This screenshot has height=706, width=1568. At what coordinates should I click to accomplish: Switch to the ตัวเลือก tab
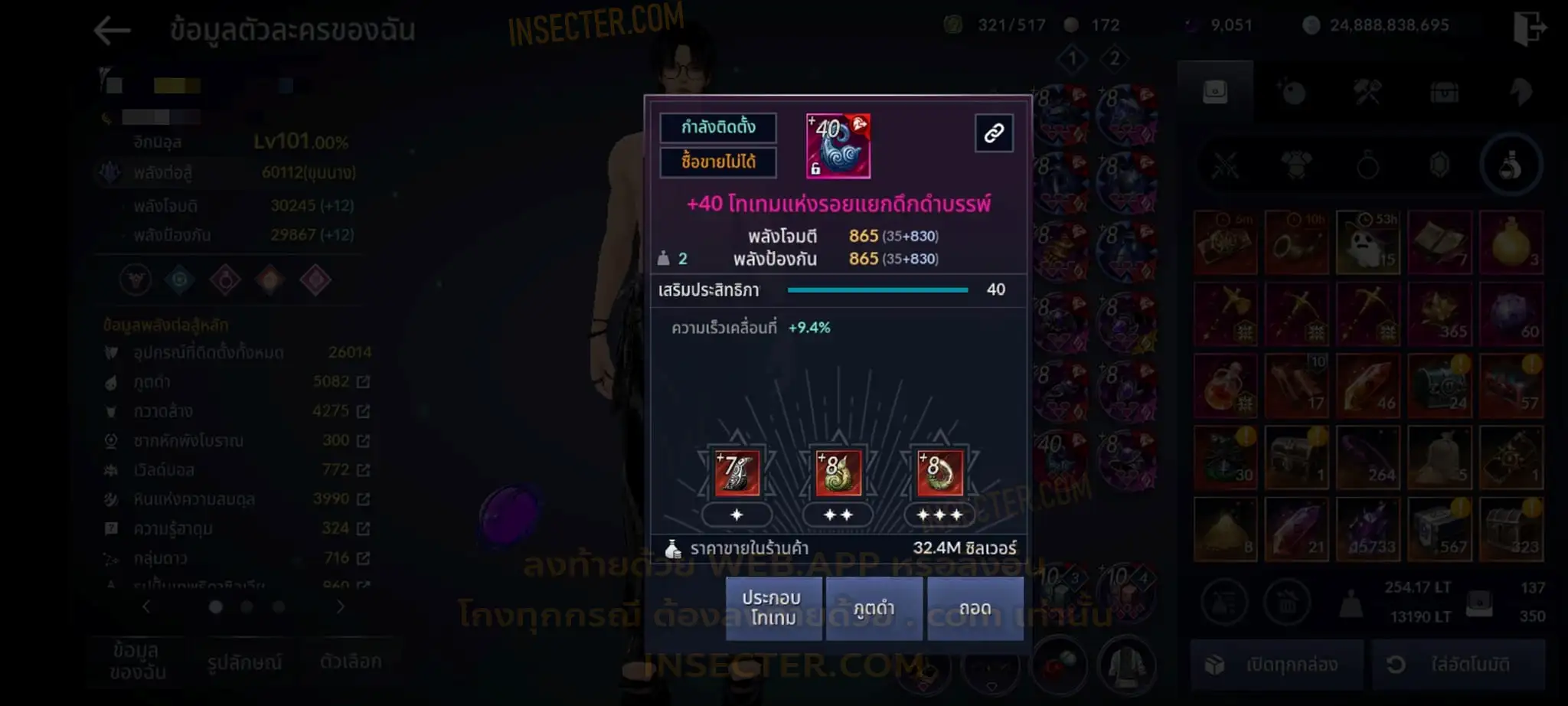351,661
